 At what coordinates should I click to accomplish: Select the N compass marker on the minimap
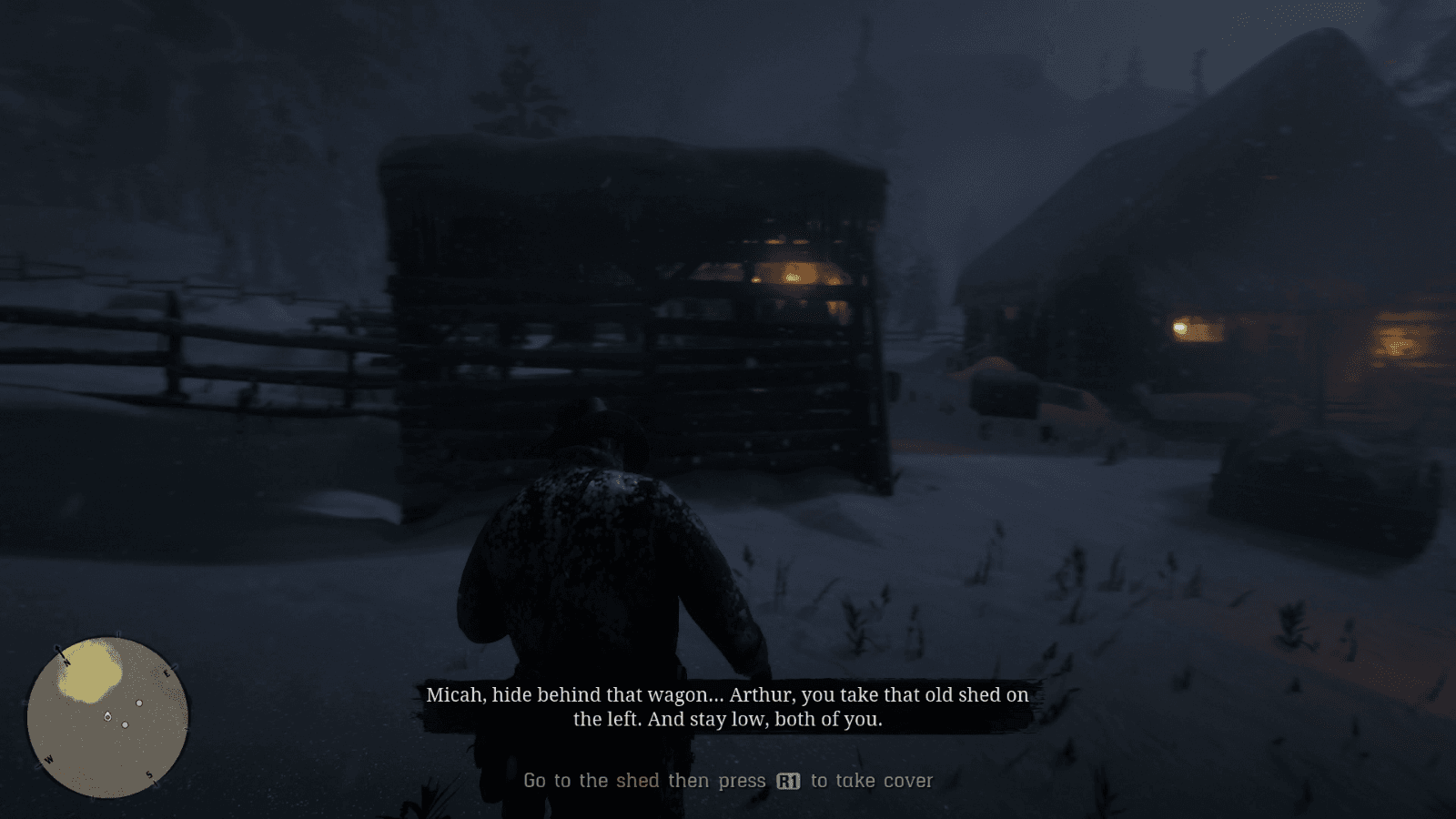coord(66,662)
